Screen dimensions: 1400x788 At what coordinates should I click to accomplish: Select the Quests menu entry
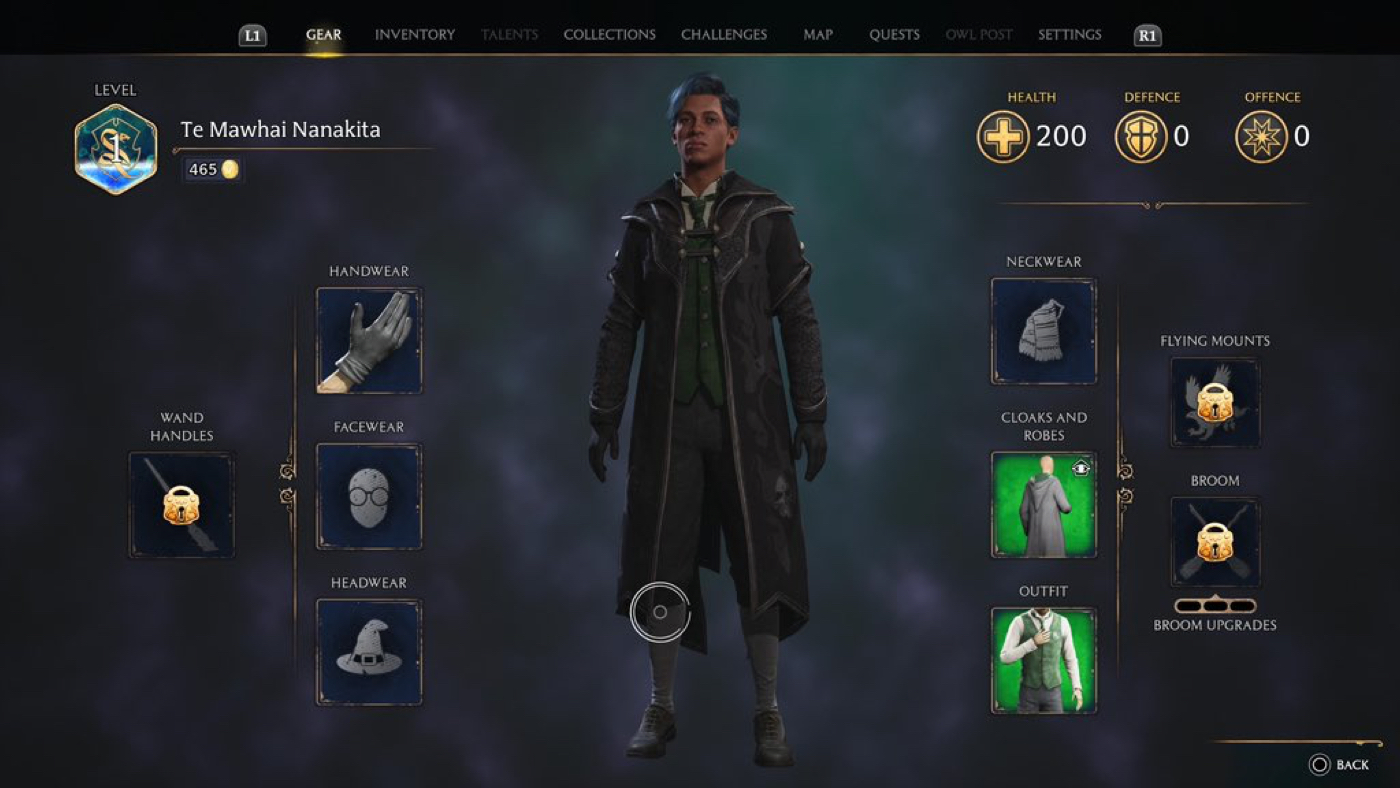click(x=893, y=34)
